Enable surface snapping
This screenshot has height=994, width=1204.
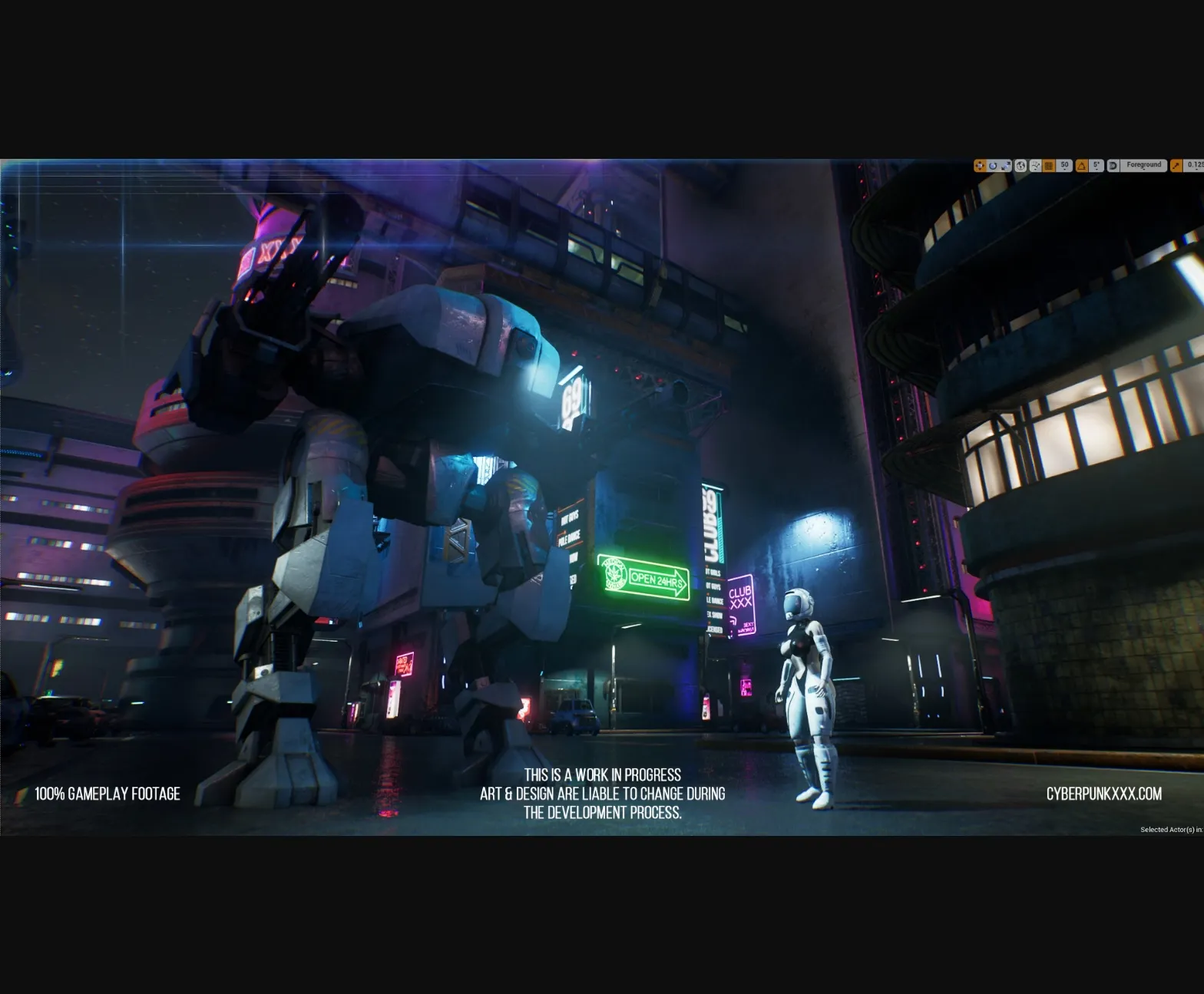[1036, 165]
